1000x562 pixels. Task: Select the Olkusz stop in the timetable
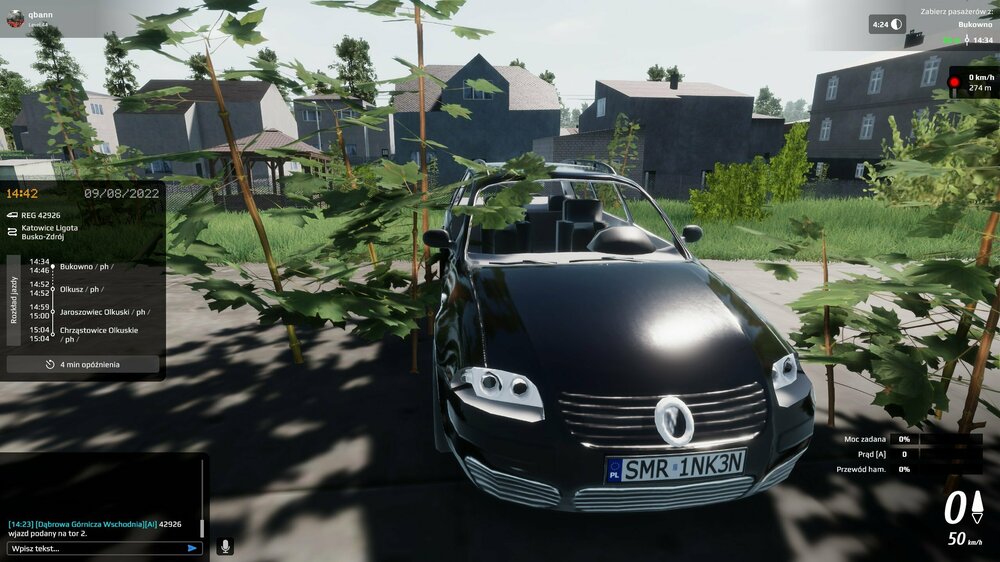pyautogui.click(x=81, y=289)
